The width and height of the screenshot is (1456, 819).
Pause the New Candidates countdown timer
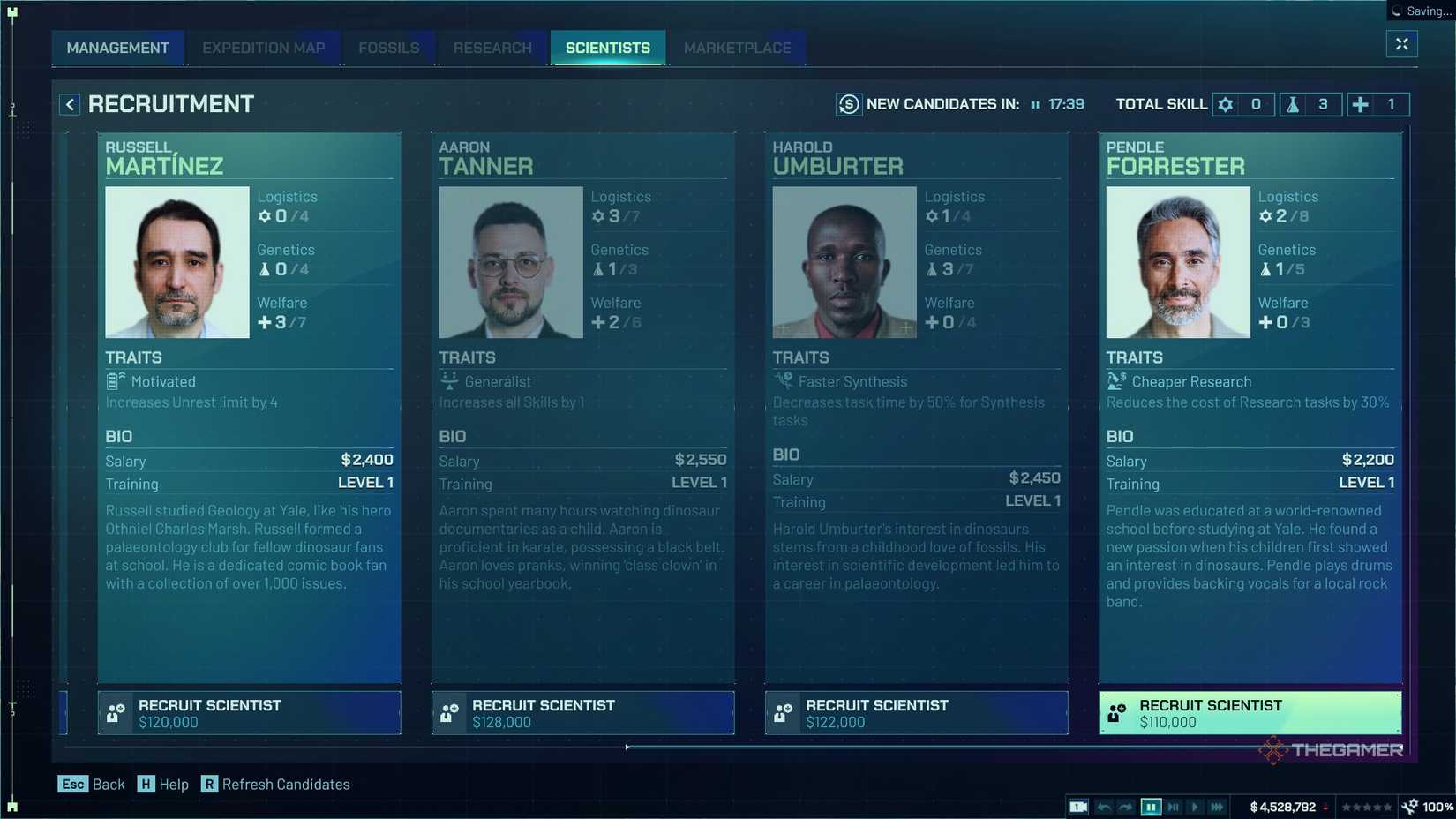tap(1035, 104)
